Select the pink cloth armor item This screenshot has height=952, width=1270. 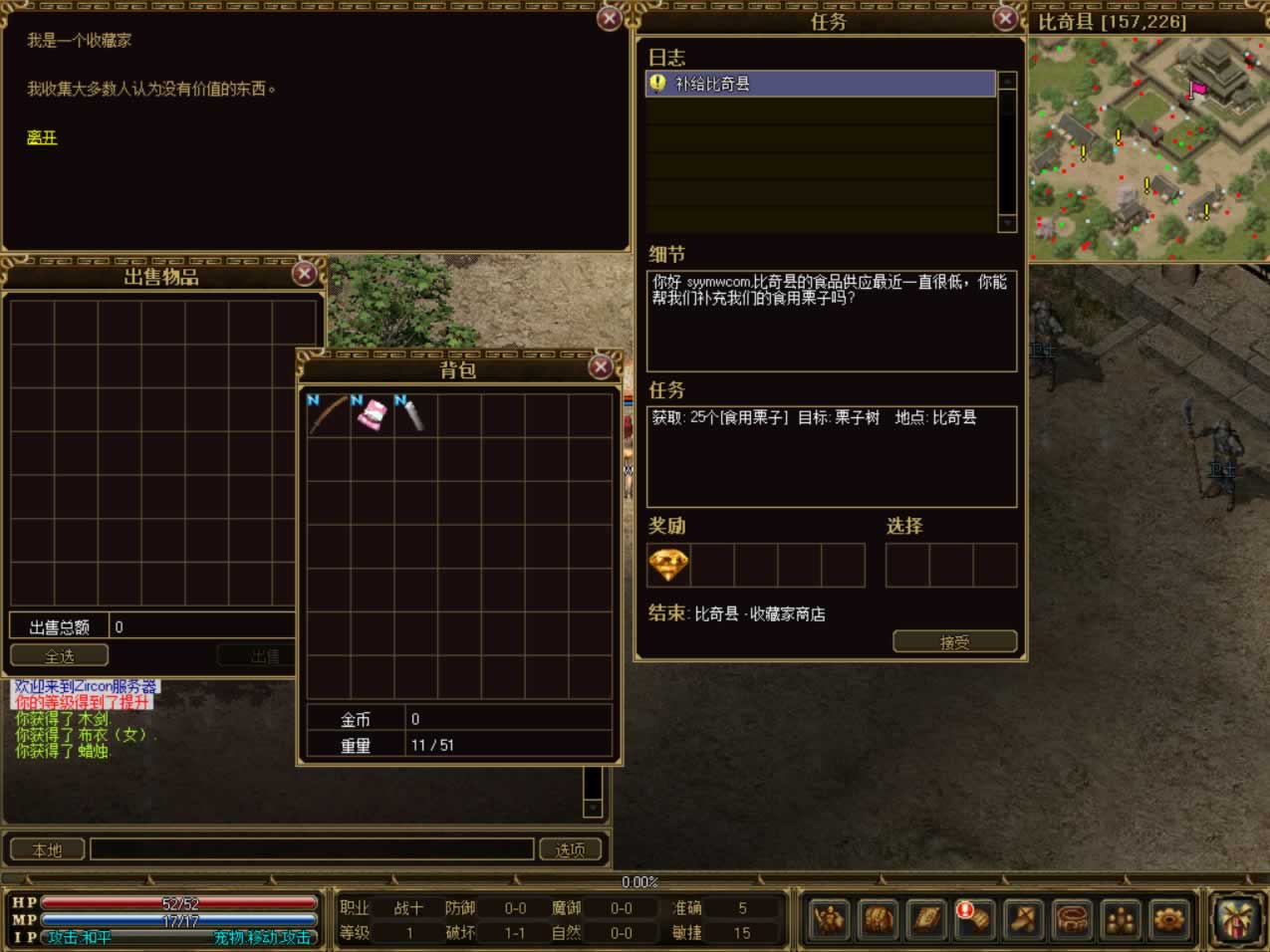372,414
